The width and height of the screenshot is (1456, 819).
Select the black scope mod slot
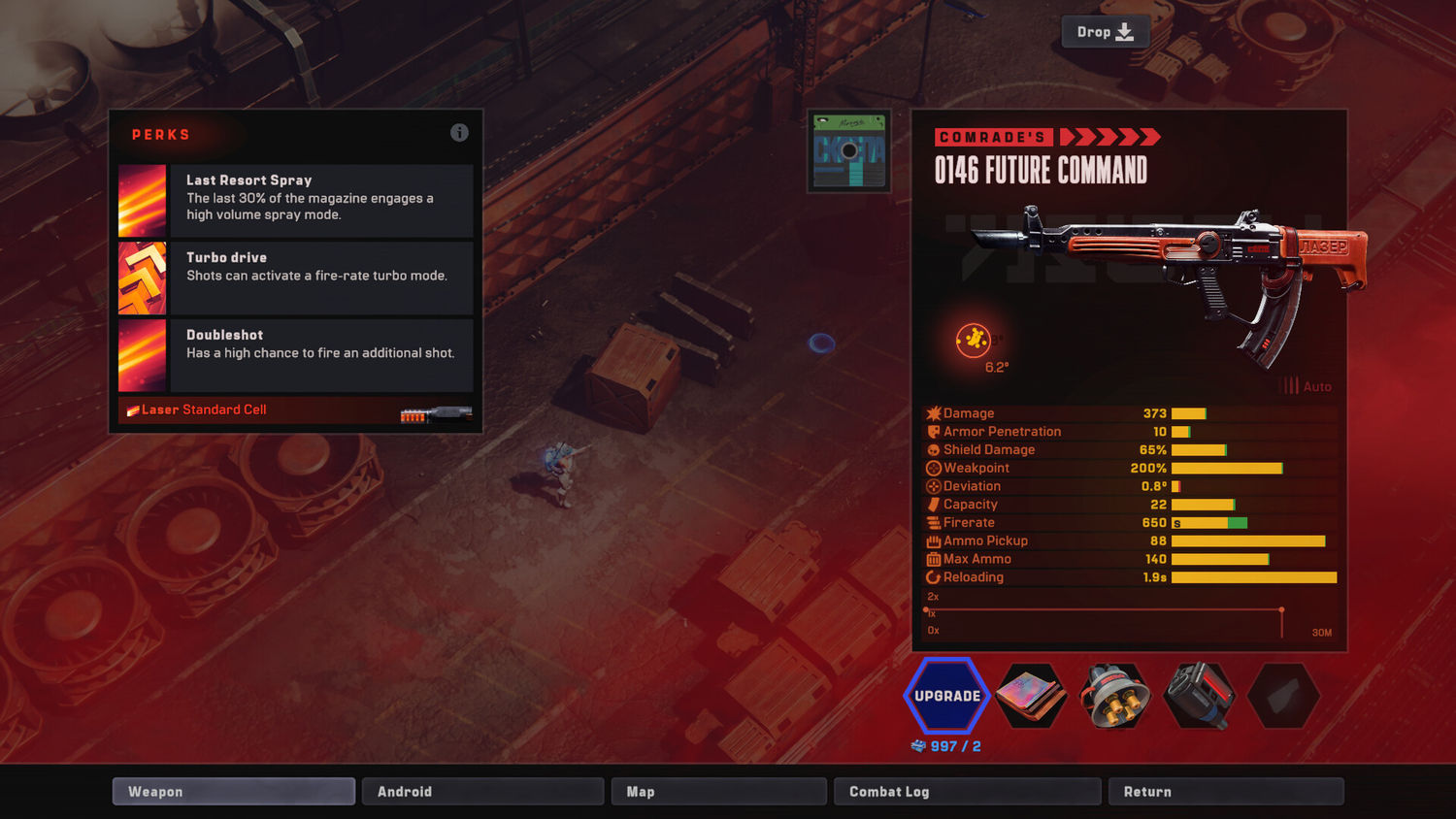coord(1200,696)
